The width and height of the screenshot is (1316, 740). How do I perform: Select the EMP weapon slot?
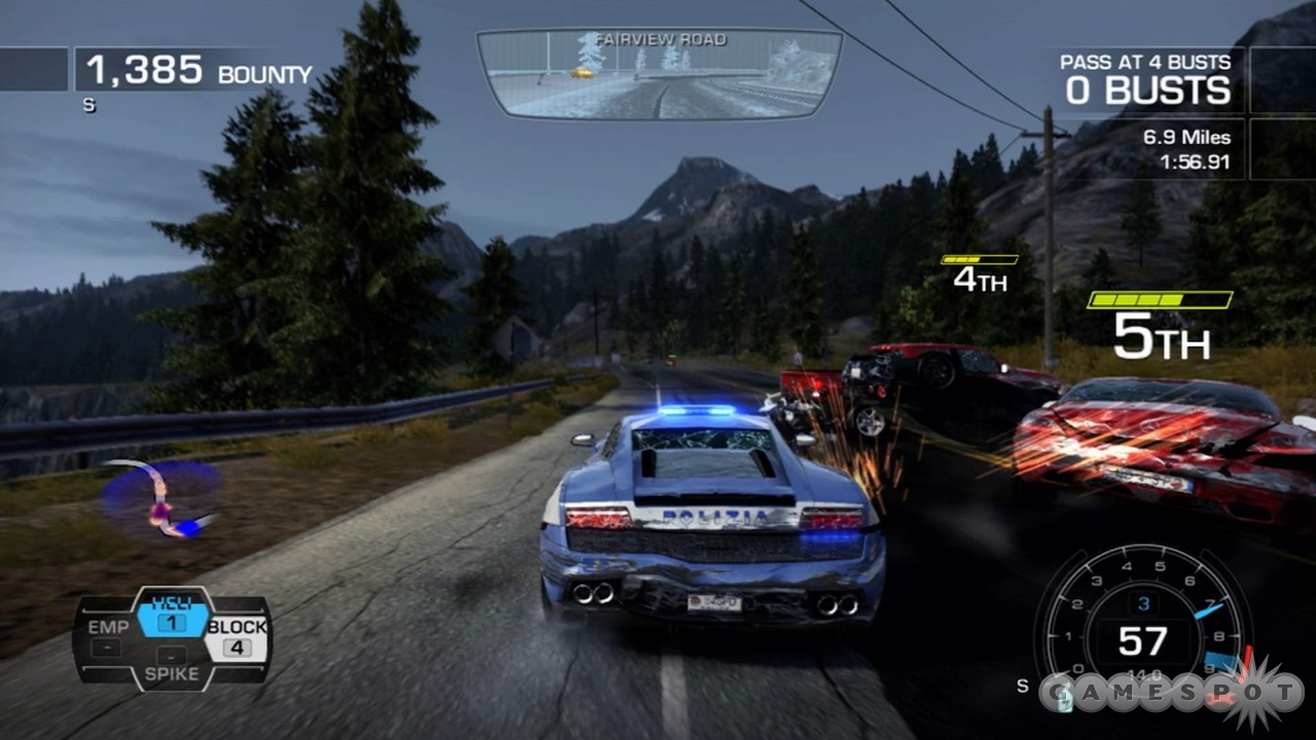tap(108, 636)
